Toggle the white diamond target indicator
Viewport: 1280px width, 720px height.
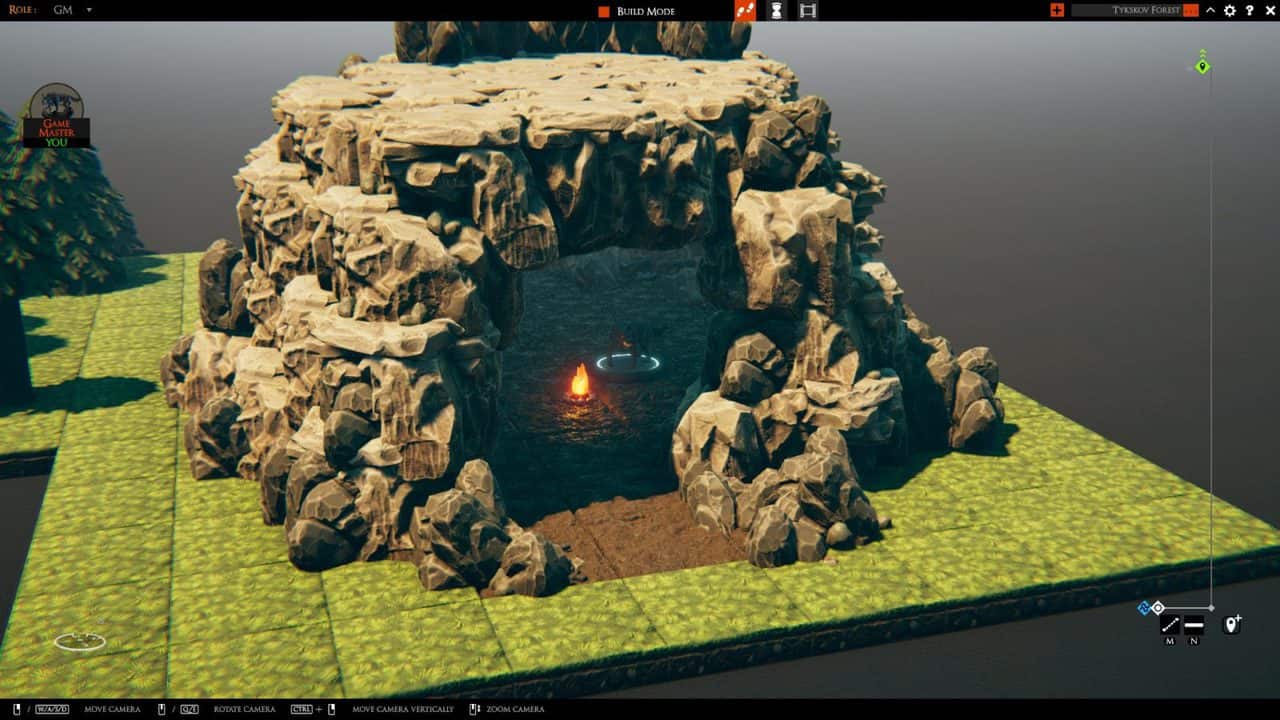[x=1158, y=607]
